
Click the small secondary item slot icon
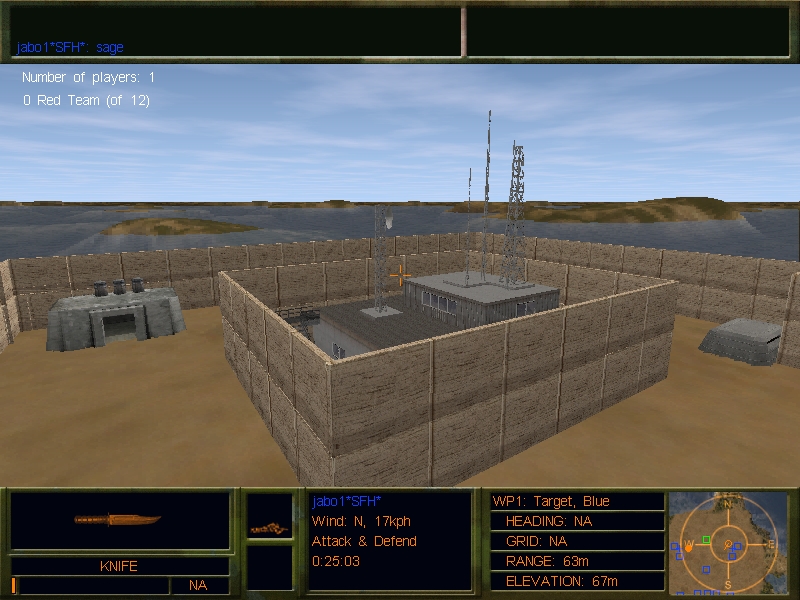269,527
